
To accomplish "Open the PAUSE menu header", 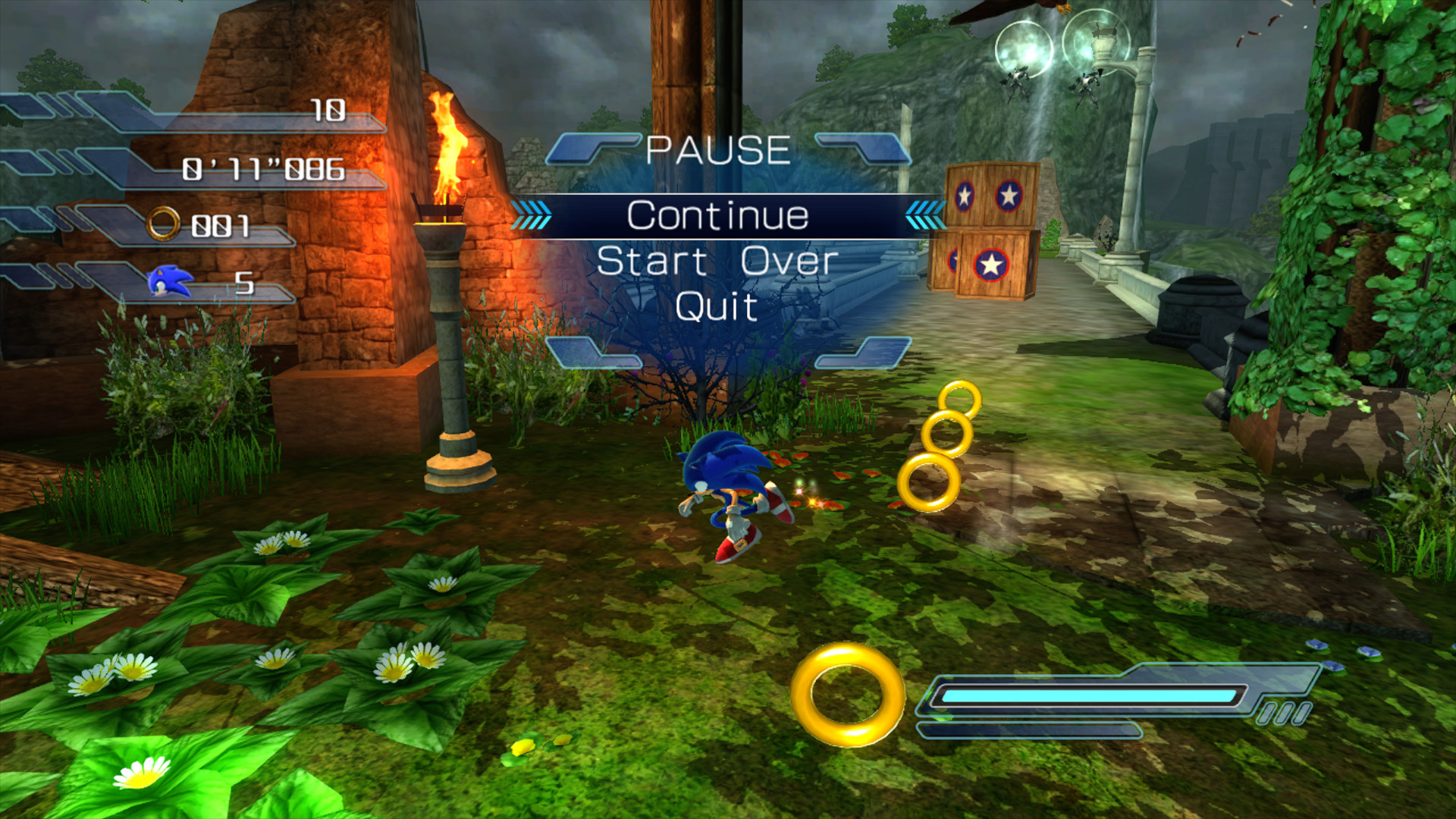I will point(719,149).
